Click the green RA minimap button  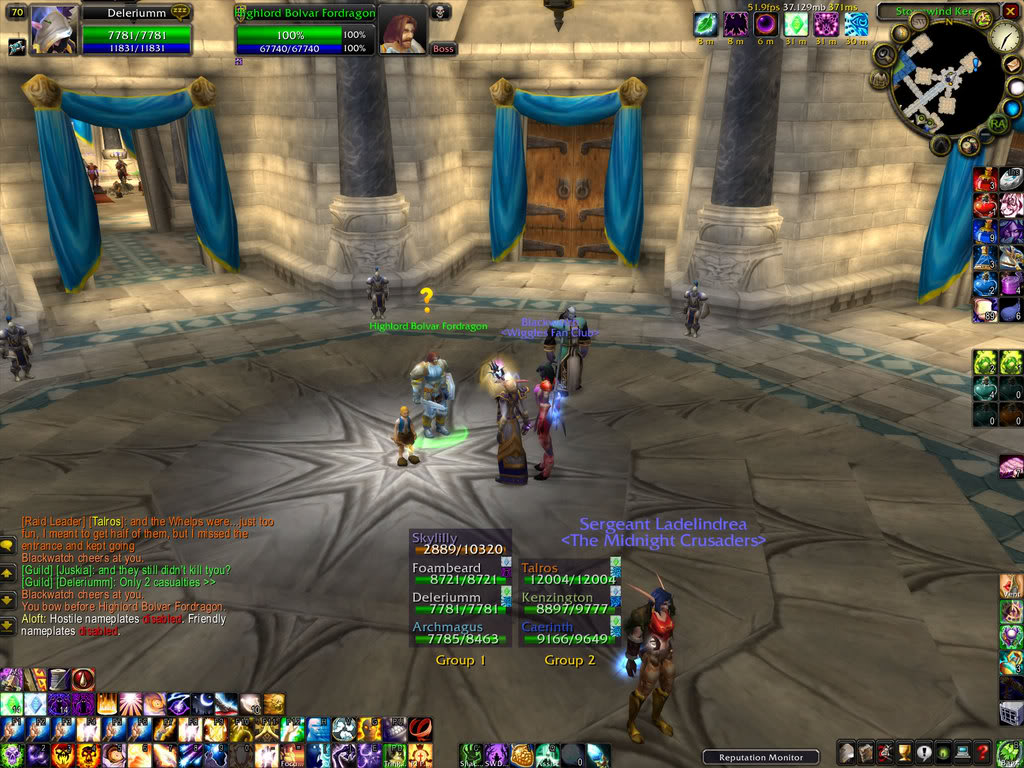(x=997, y=123)
